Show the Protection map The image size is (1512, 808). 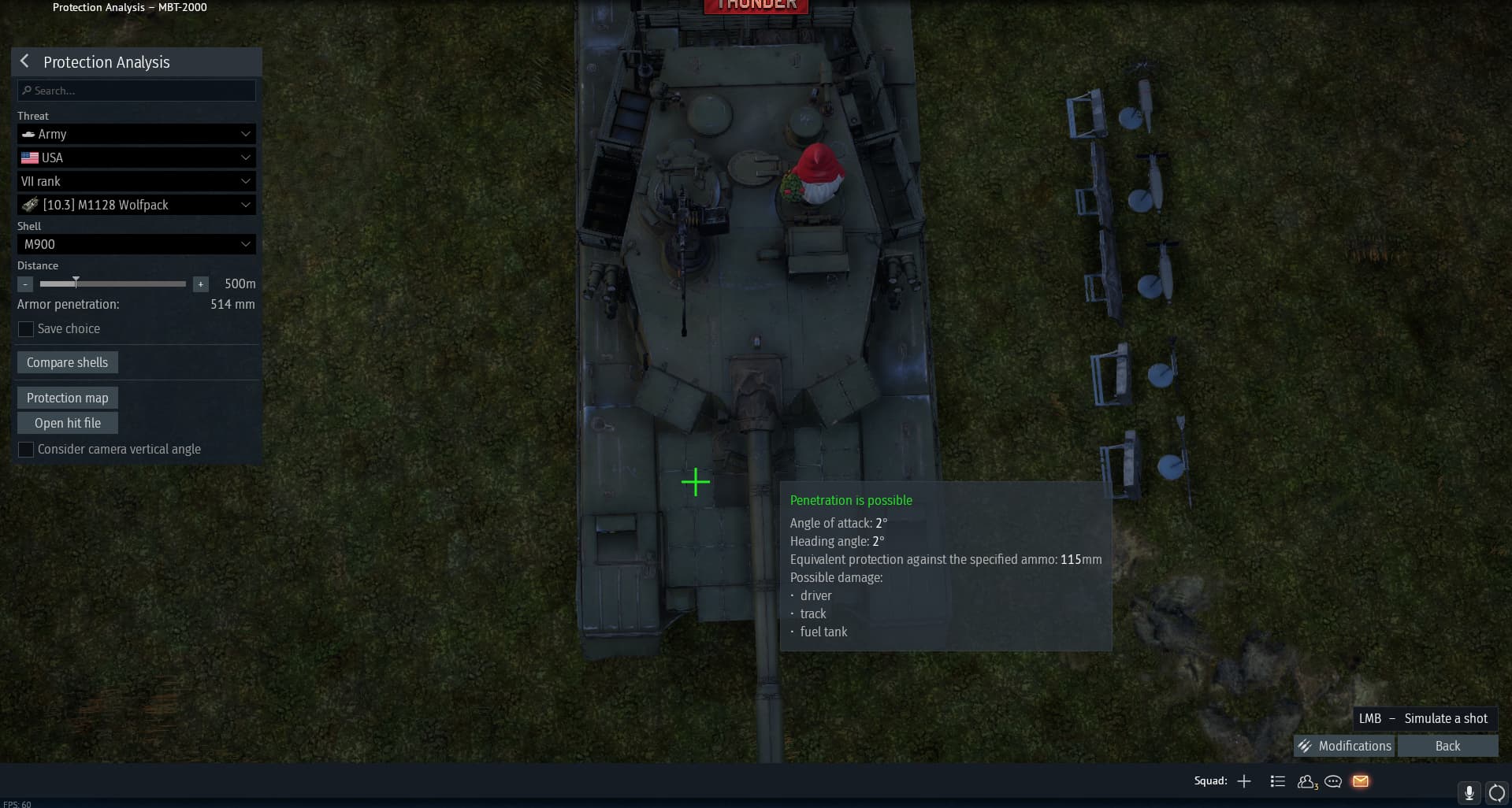(x=67, y=398)
